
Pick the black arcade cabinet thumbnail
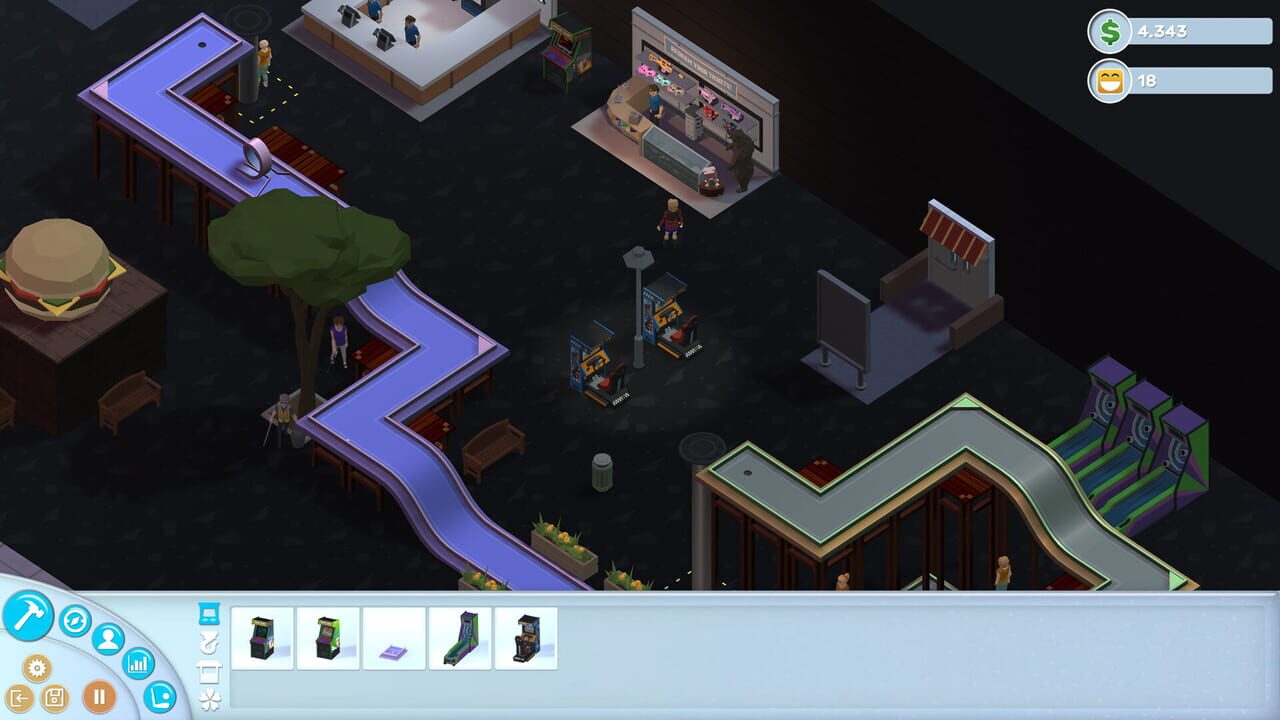[x=263, y=636]
